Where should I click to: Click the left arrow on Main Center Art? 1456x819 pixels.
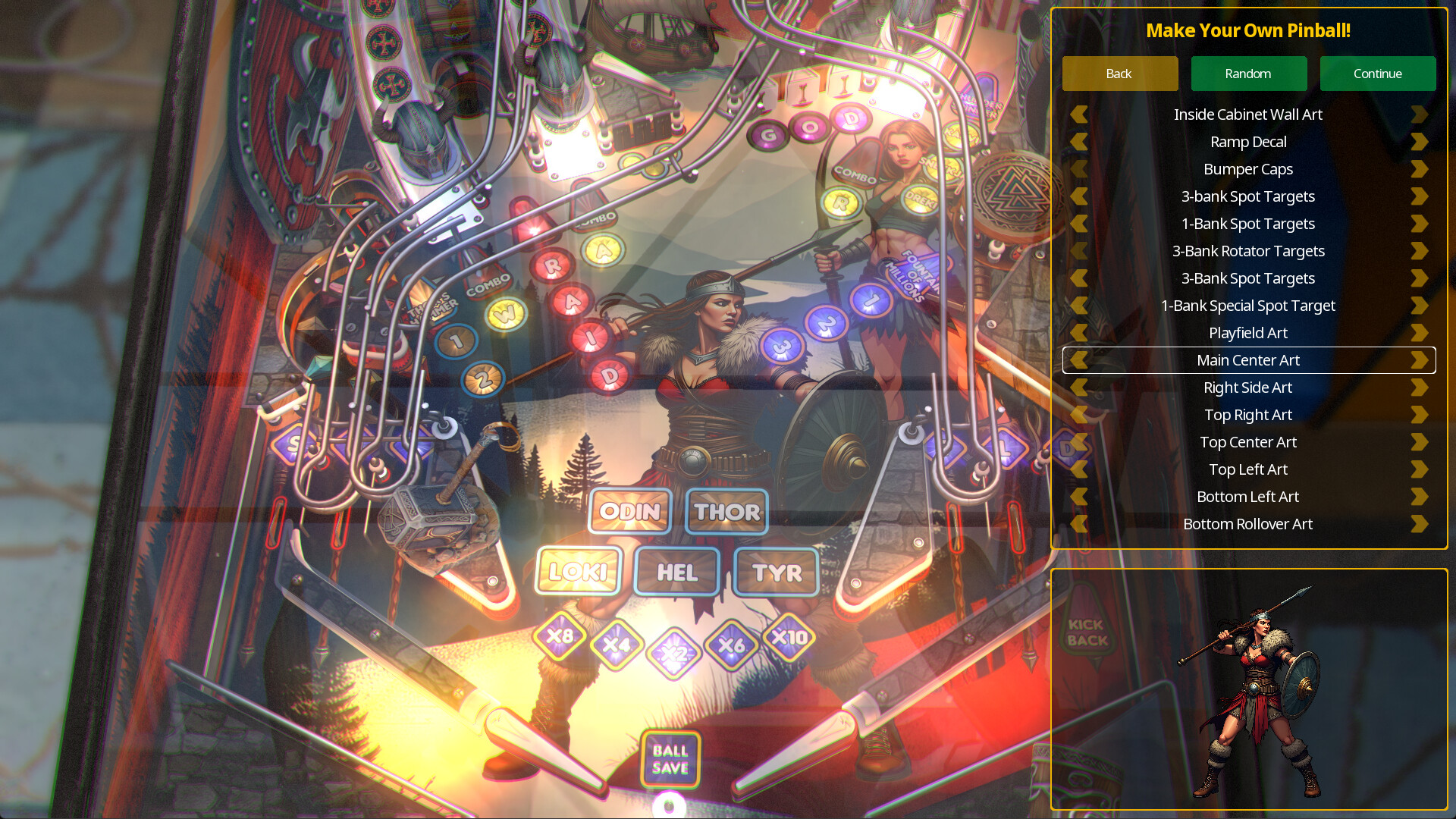click(1078, 360)
